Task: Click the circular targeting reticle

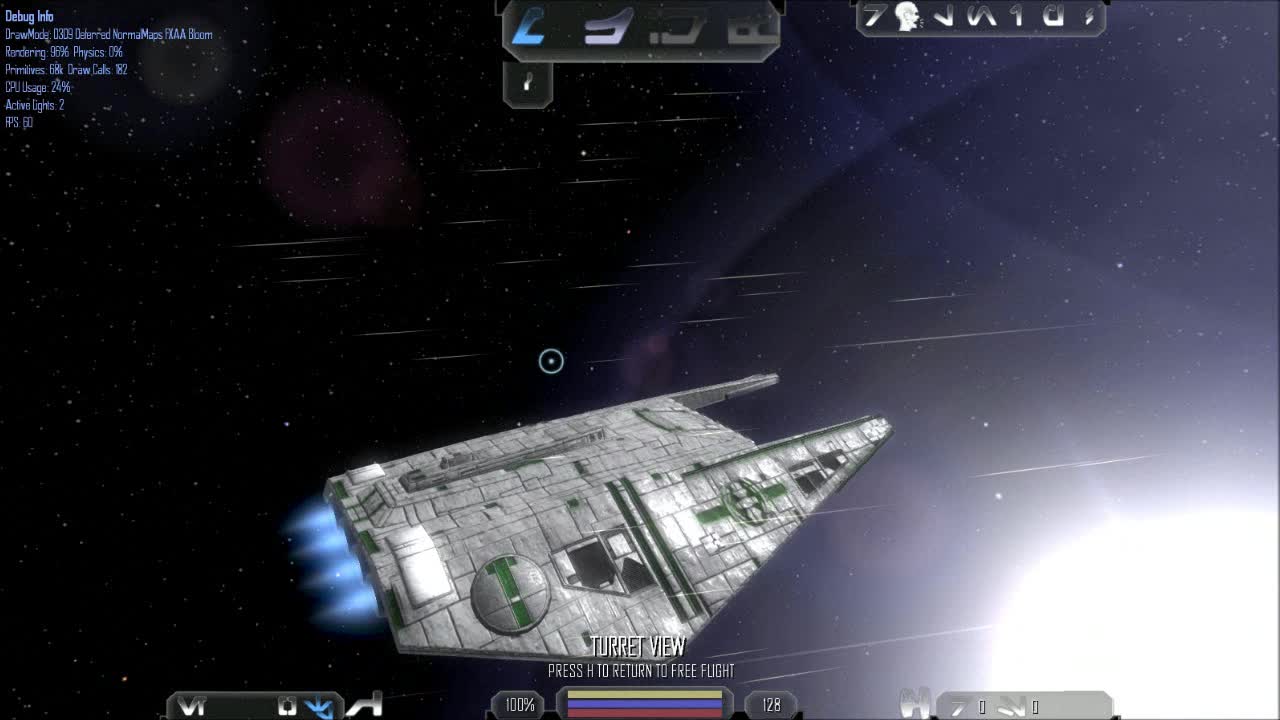Action: click(x=550, y=362)
